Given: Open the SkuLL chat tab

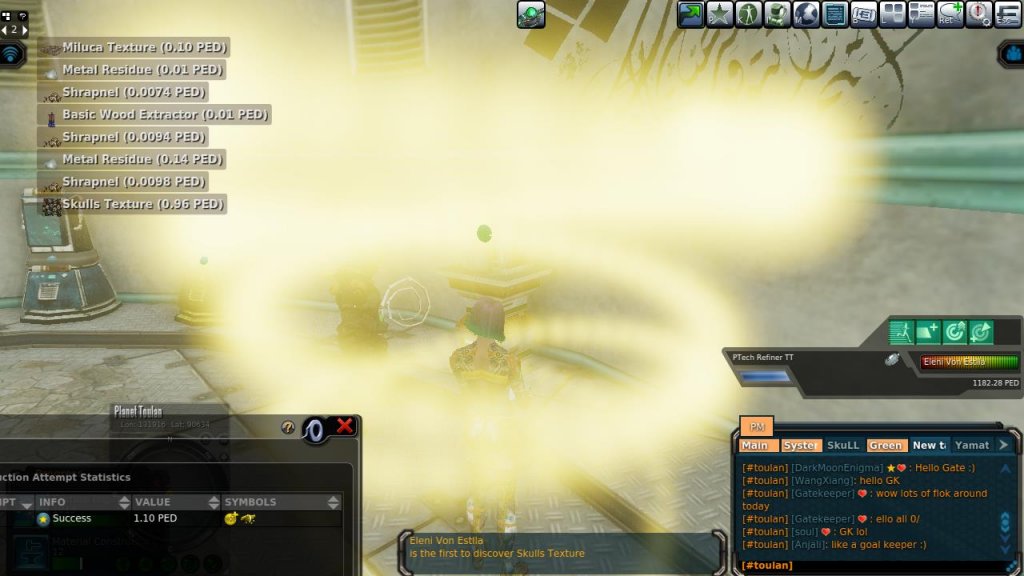Looking at the screenshot, I should click(843, 445).
